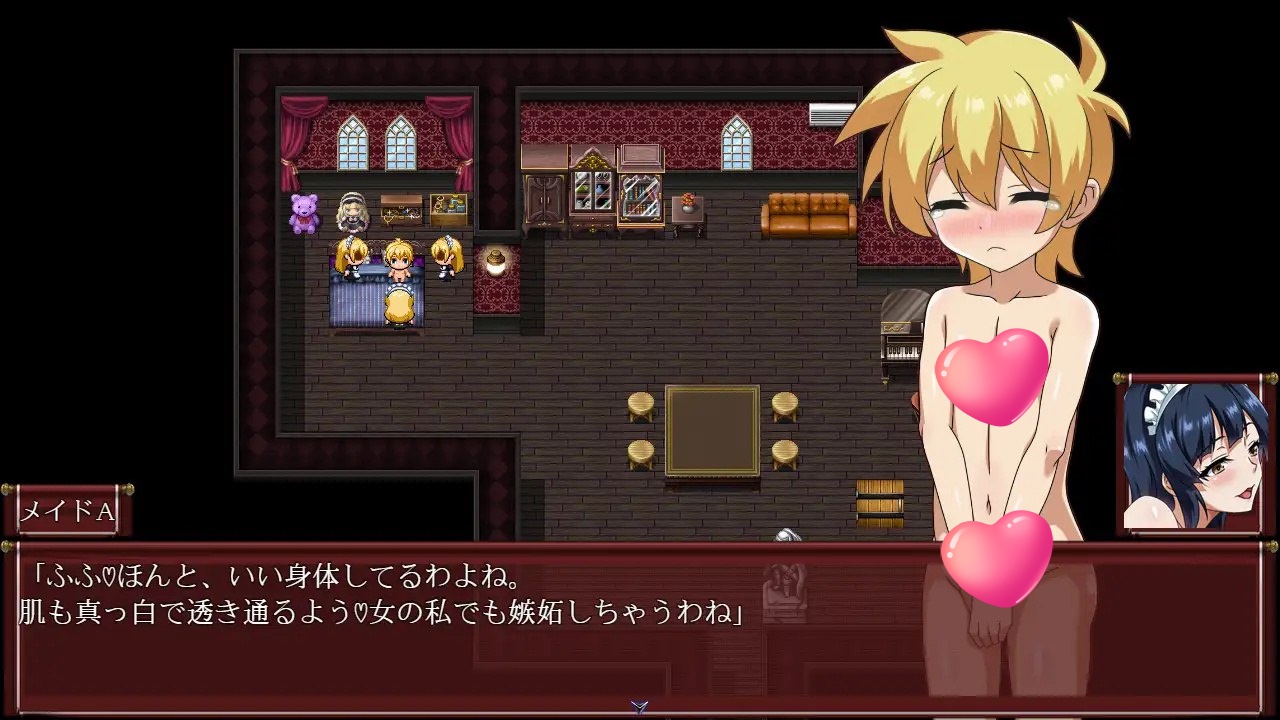Click the jewelry box beside the chest
The width and height of the screenshot is (1280, 720).
tap(448, 208)
